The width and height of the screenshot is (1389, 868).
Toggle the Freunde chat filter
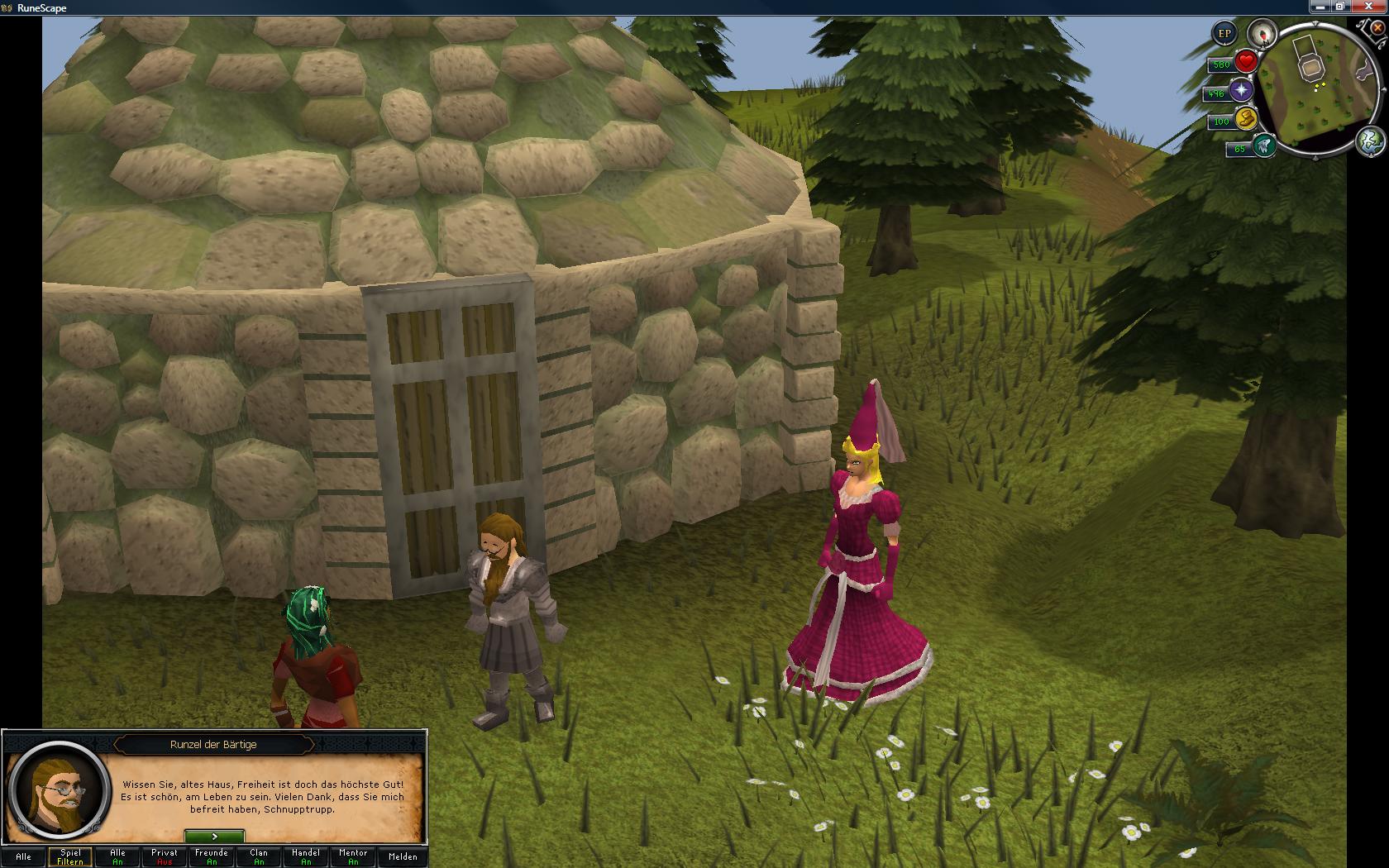[x=212, y=857]
